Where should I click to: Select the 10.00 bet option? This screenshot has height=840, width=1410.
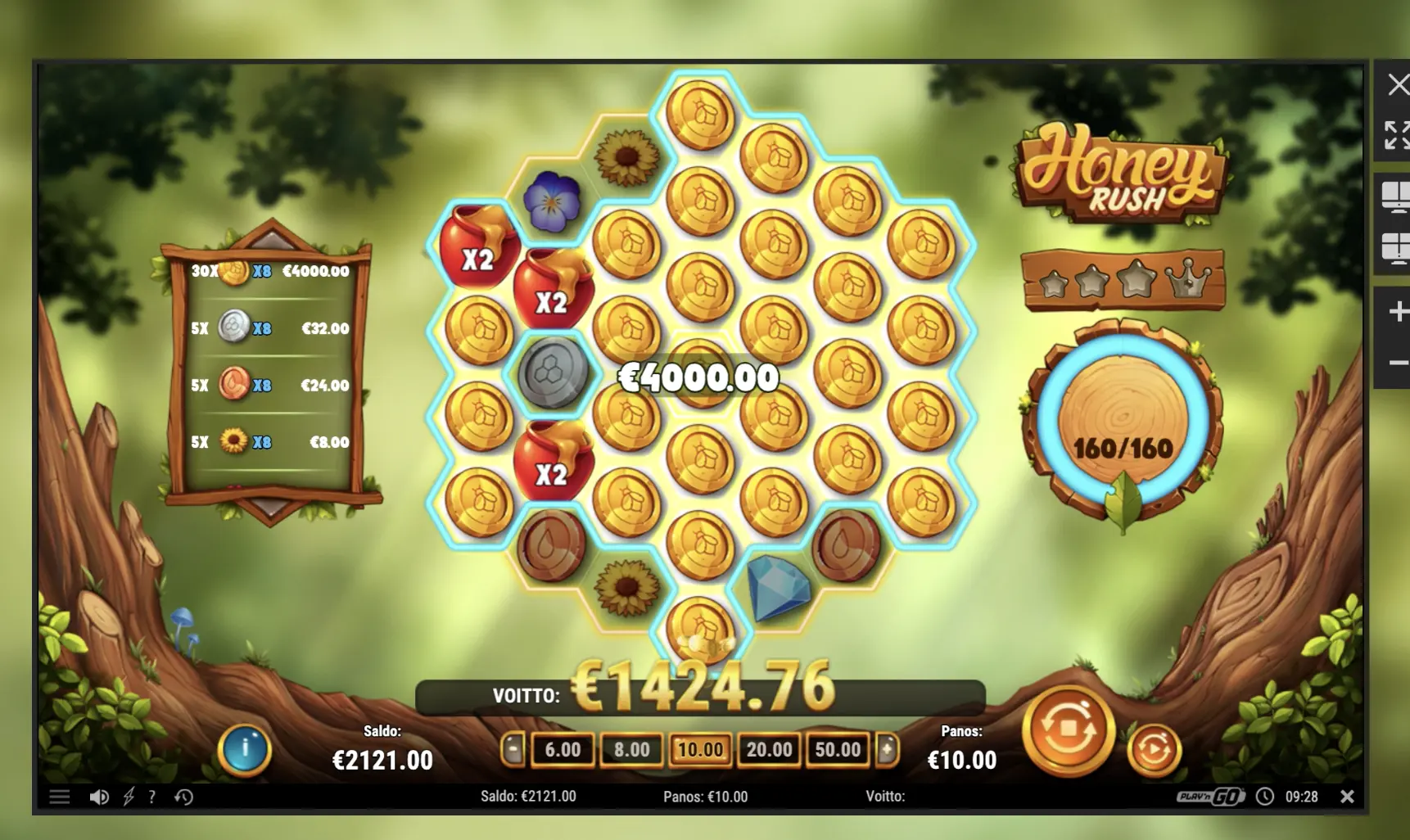(x=700, y=749)
